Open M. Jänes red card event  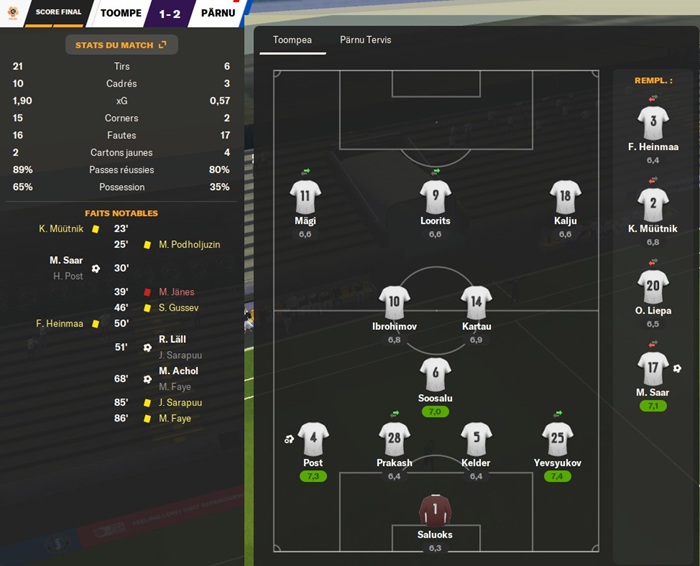pos(175,292)
